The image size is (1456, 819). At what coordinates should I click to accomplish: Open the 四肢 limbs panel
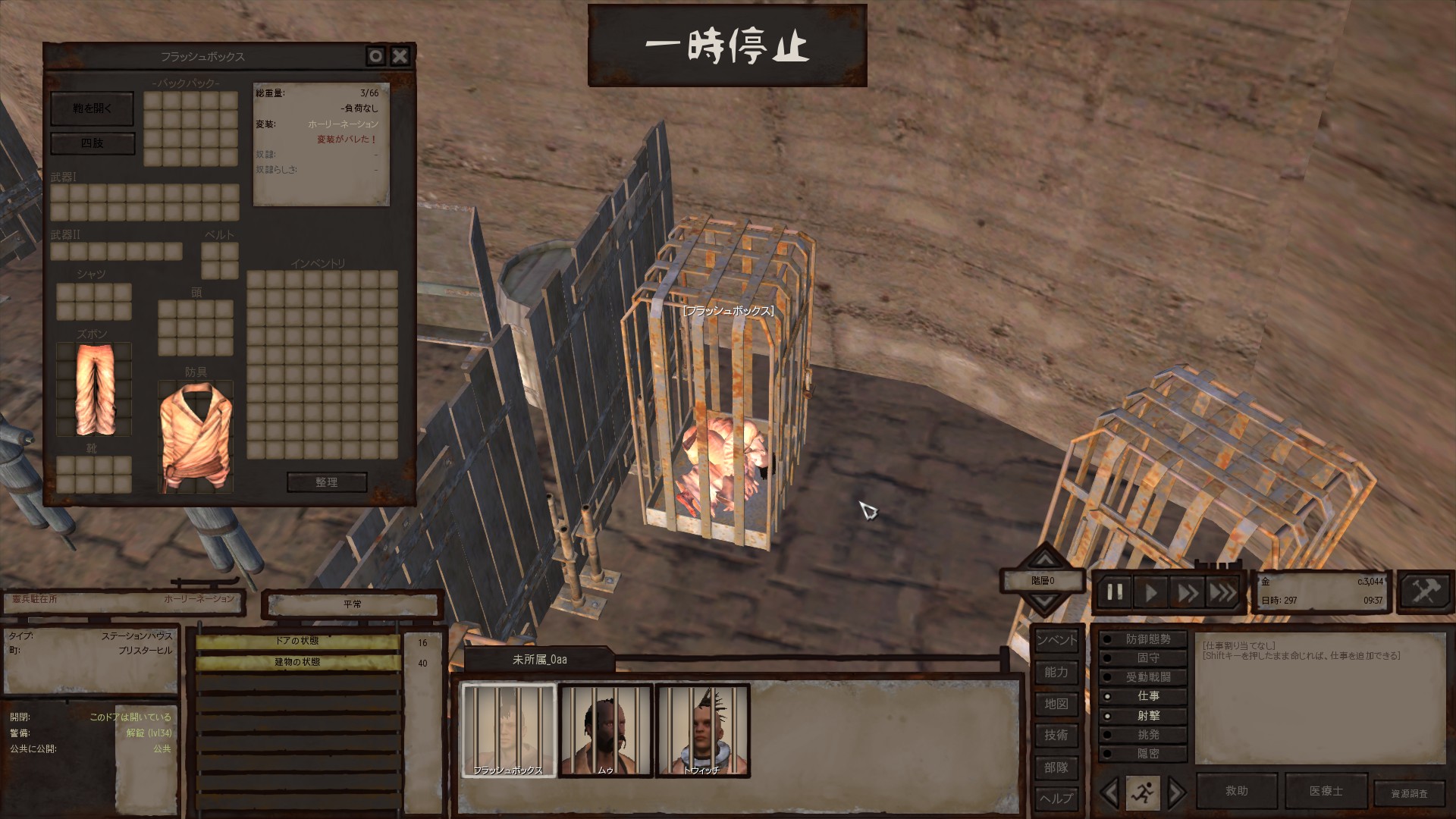point(92,143)
